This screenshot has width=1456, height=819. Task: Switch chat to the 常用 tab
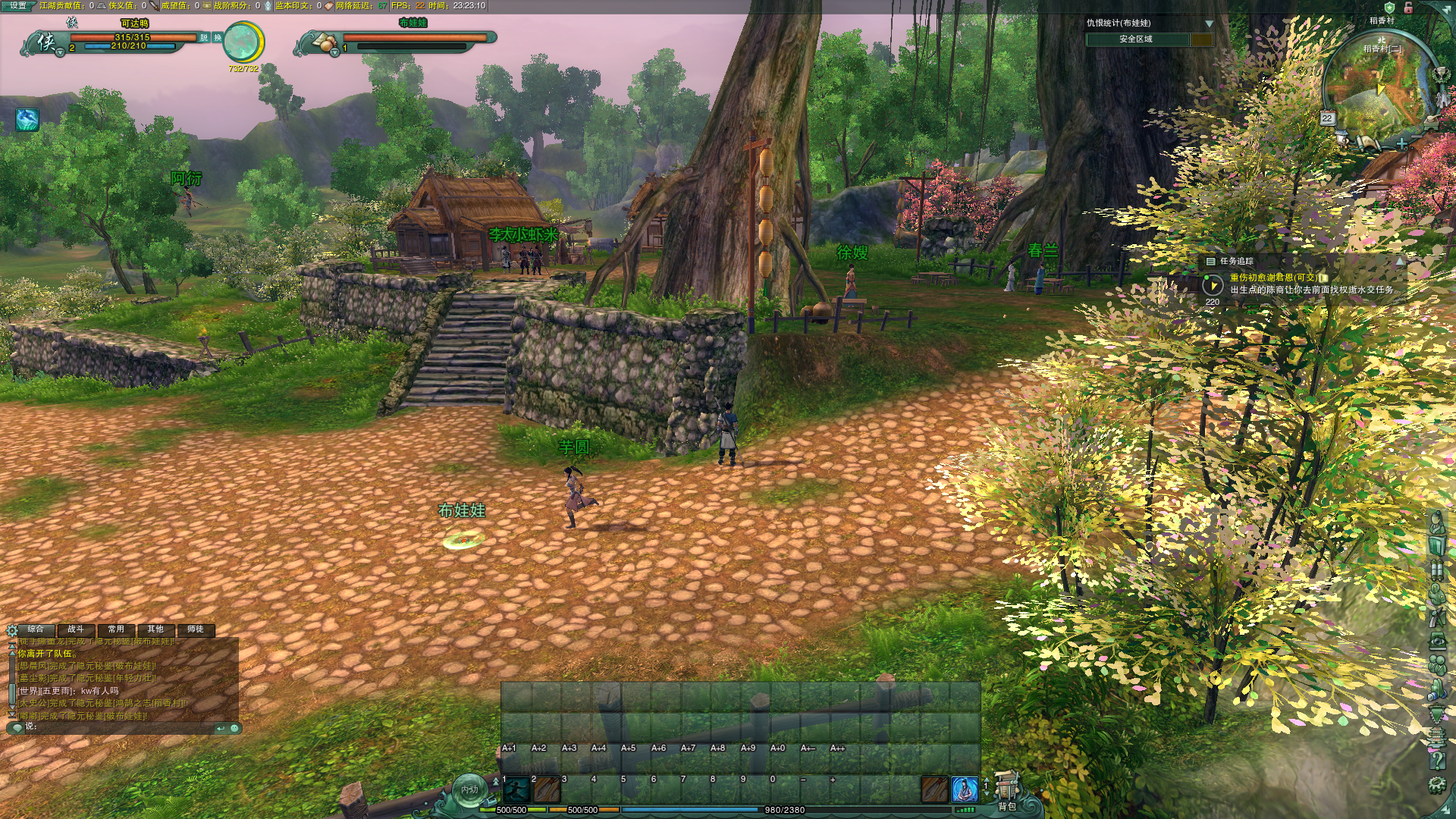coord(116,629)
